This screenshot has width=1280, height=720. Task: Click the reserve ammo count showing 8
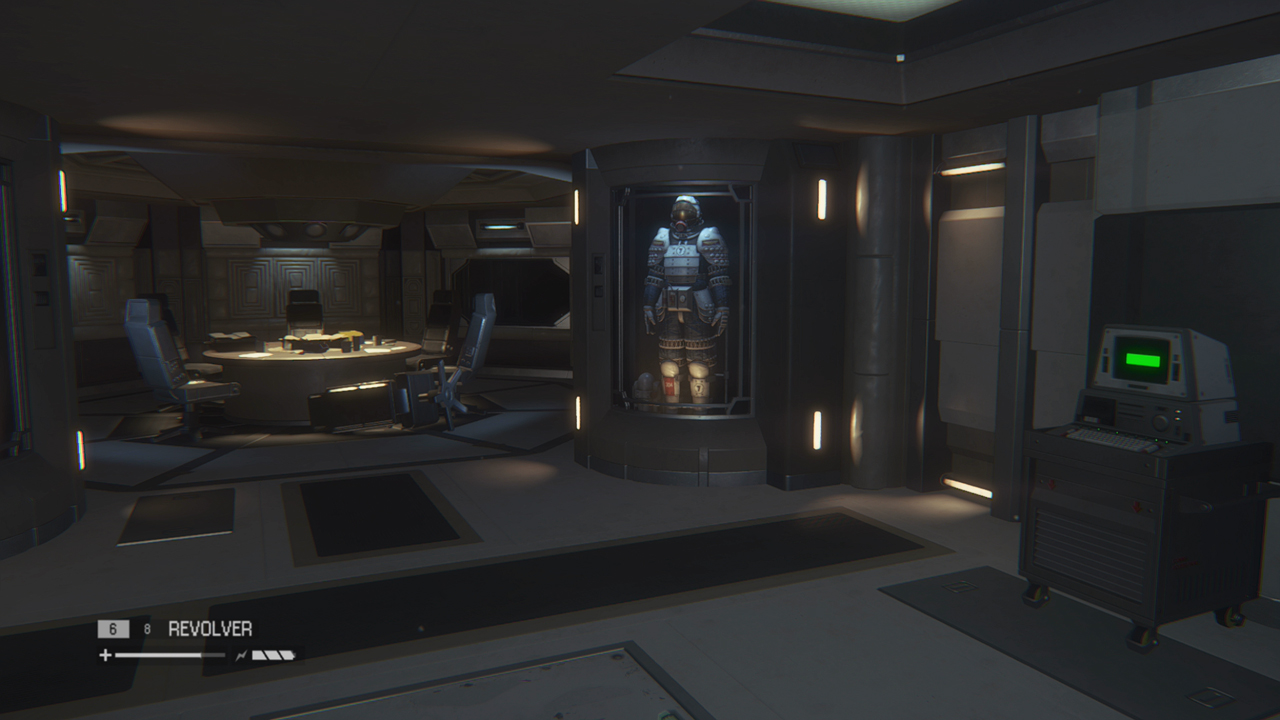(x=147, y=627)
